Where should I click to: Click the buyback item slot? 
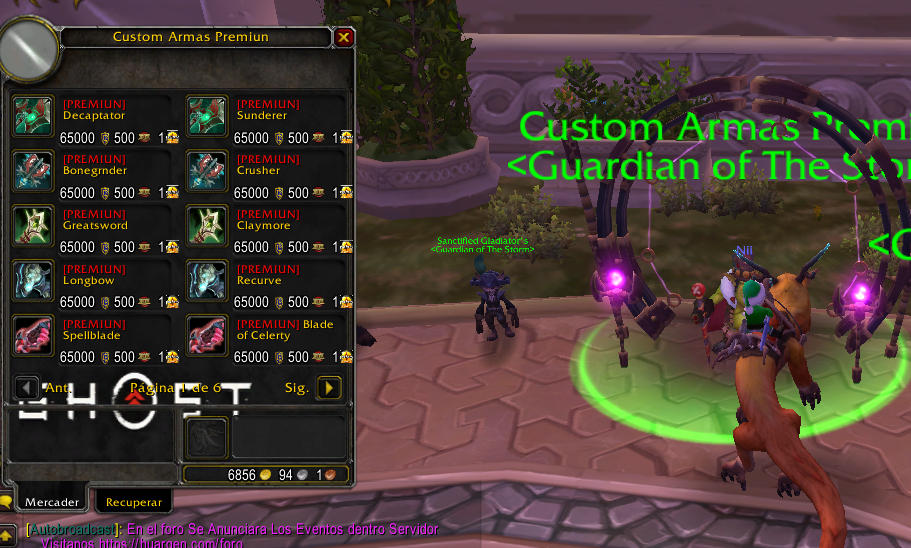pyautogui.click(x=206, y=437)
